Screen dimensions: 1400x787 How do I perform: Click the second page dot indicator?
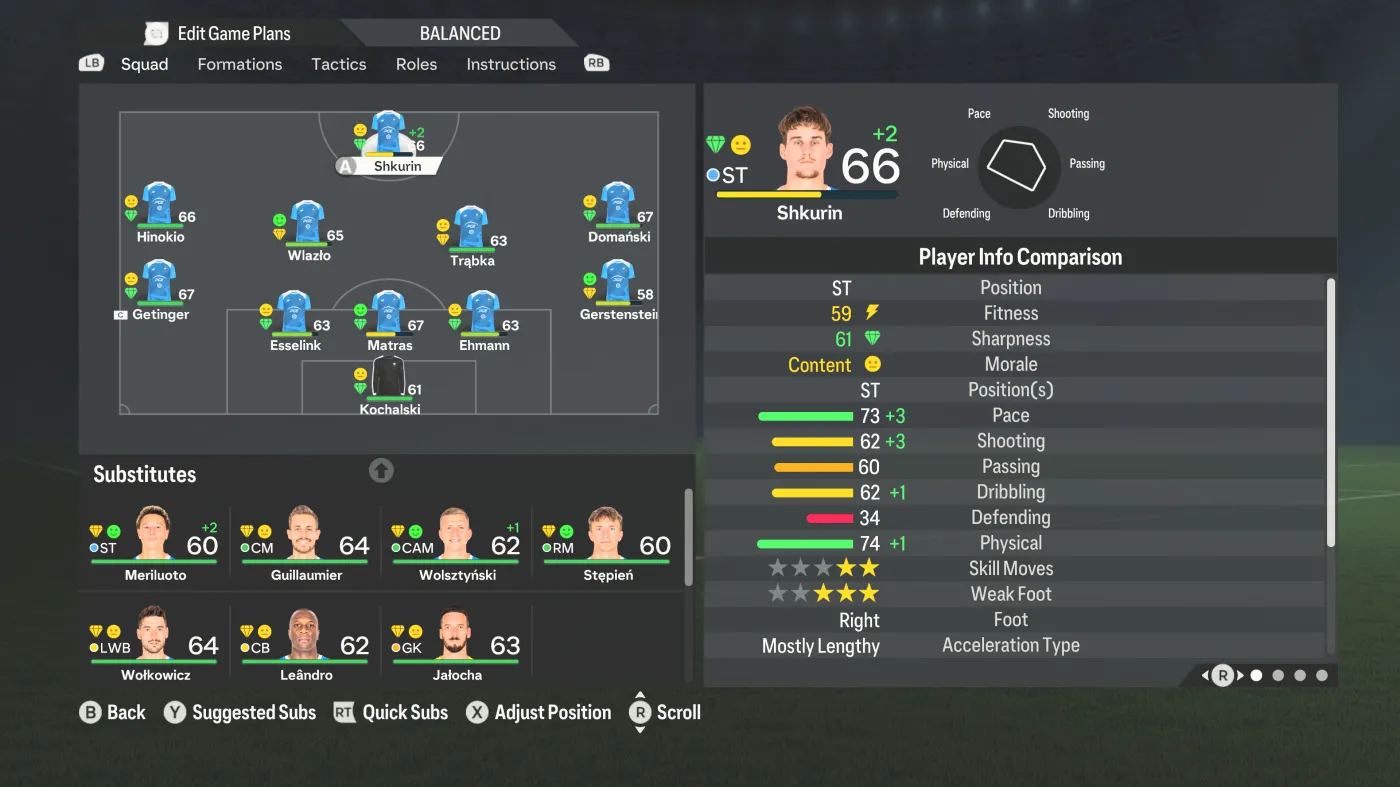pos(1278,675)
